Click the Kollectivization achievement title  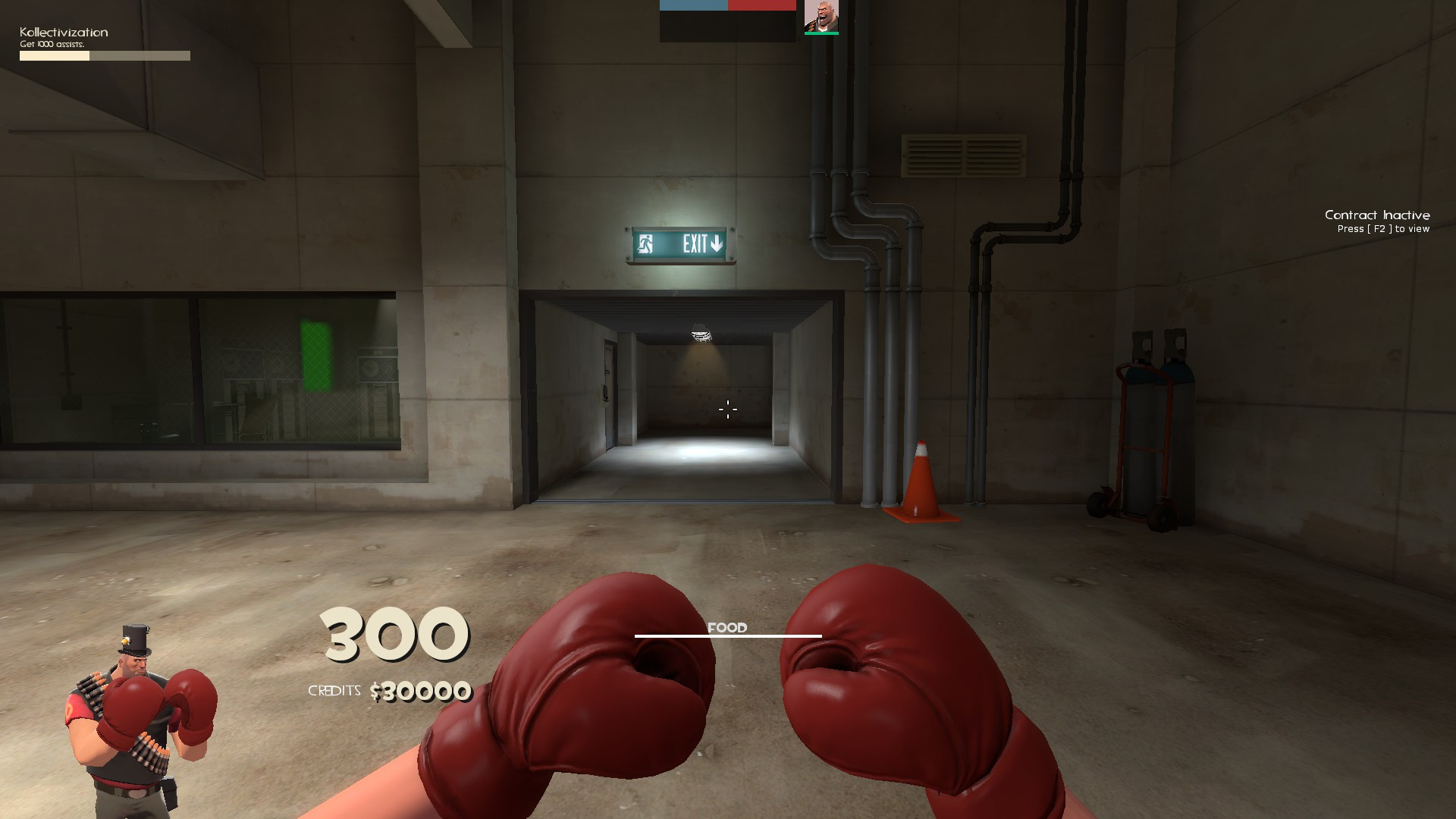pos(63,32)
